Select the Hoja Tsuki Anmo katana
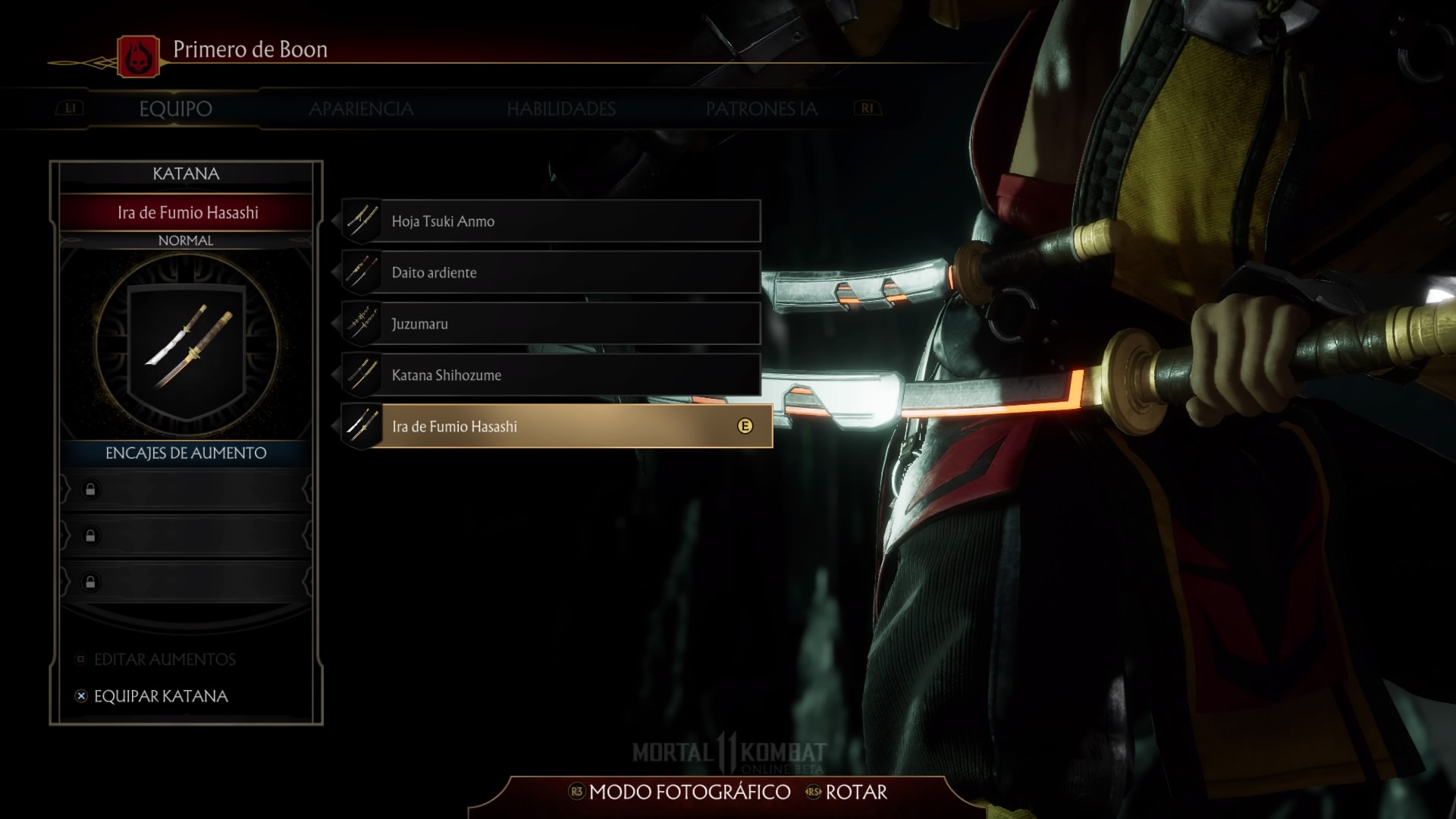Screen dimensions: 1456x819 point(551,221)
